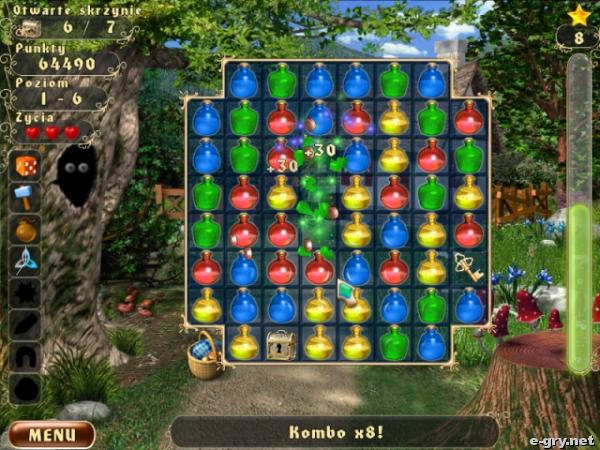The image size is (600, 450).
Task: Activate the blue triquetra power-up
Action: tap(26, 261)
